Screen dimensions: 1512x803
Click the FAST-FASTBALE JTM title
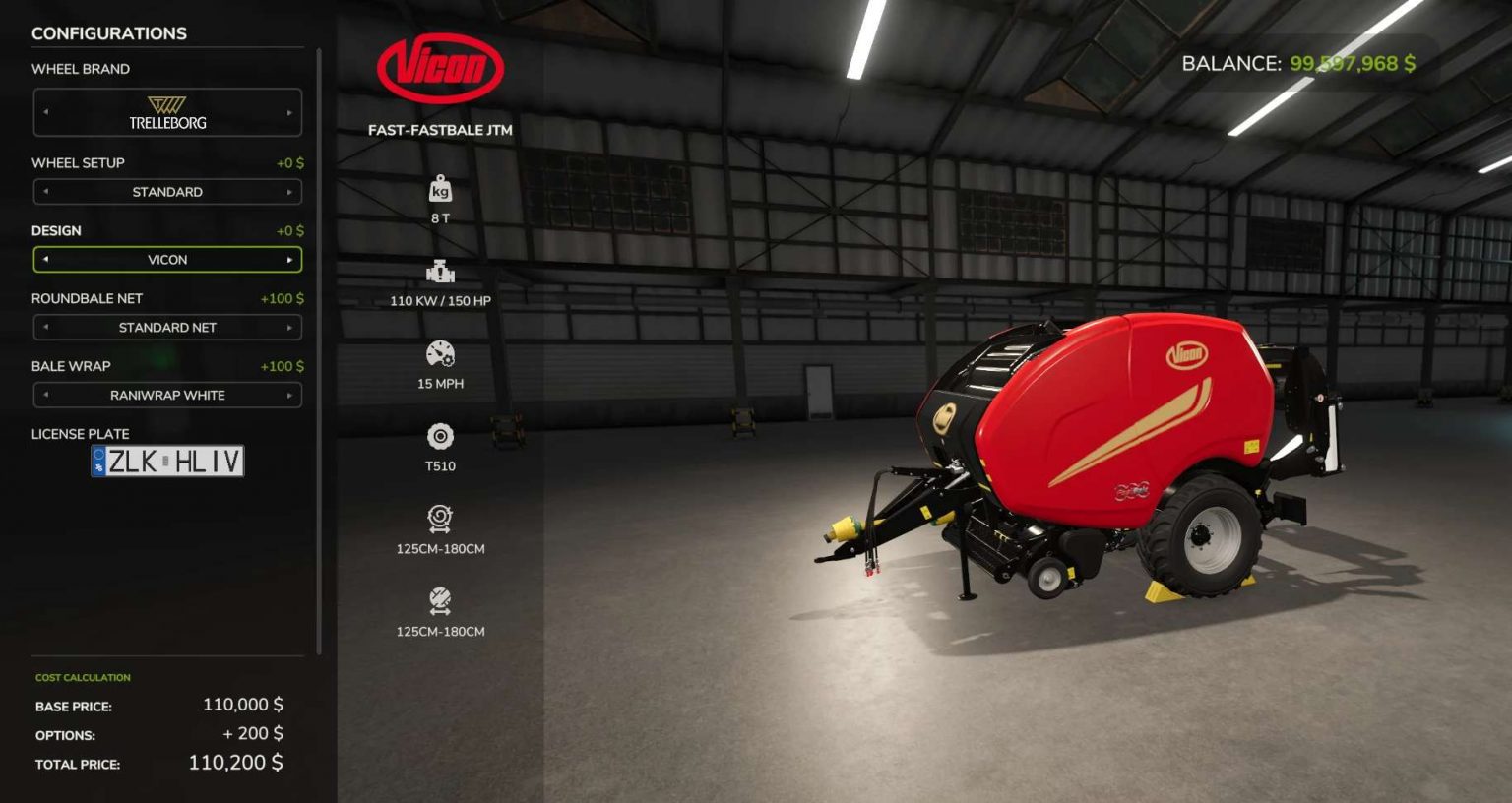(x=439, y=129)
